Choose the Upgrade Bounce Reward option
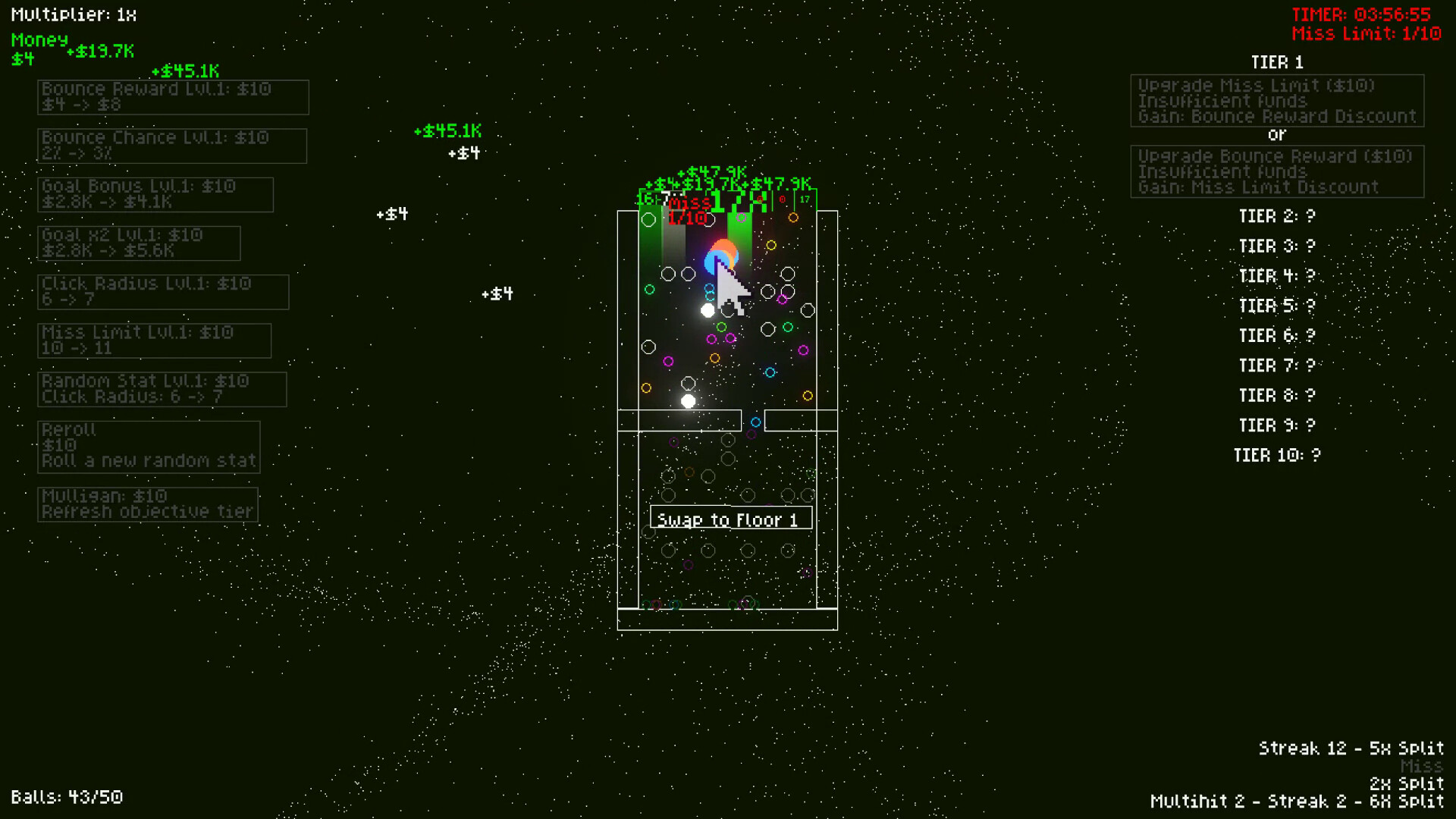This screenshot has width=1456, height=819. (1277, 171)
